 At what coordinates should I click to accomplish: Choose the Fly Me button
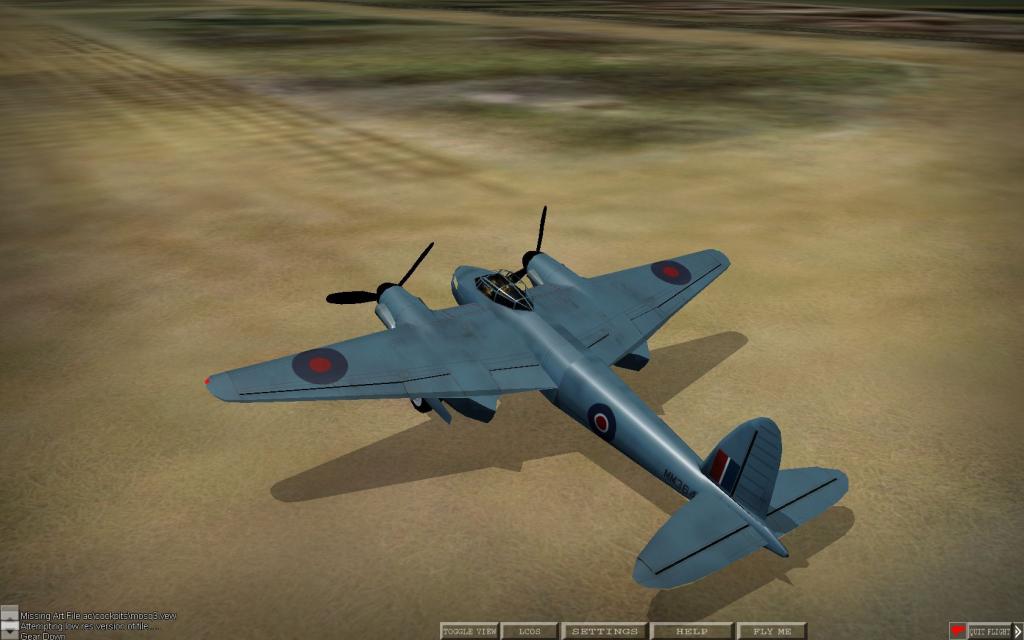point(771,631)
